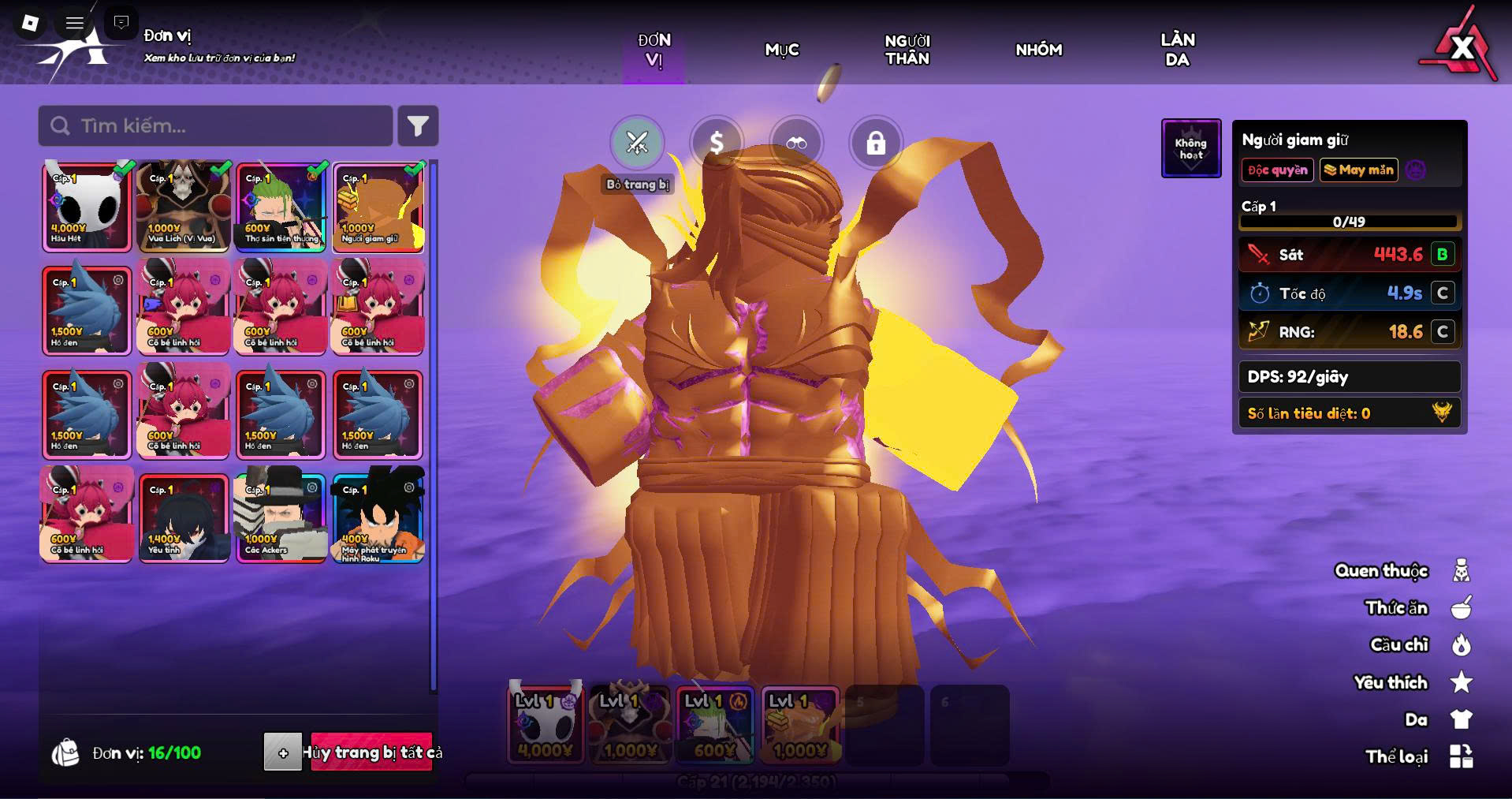
Task: Switch to the MỤC tab
Action: (x=782, y=50)
